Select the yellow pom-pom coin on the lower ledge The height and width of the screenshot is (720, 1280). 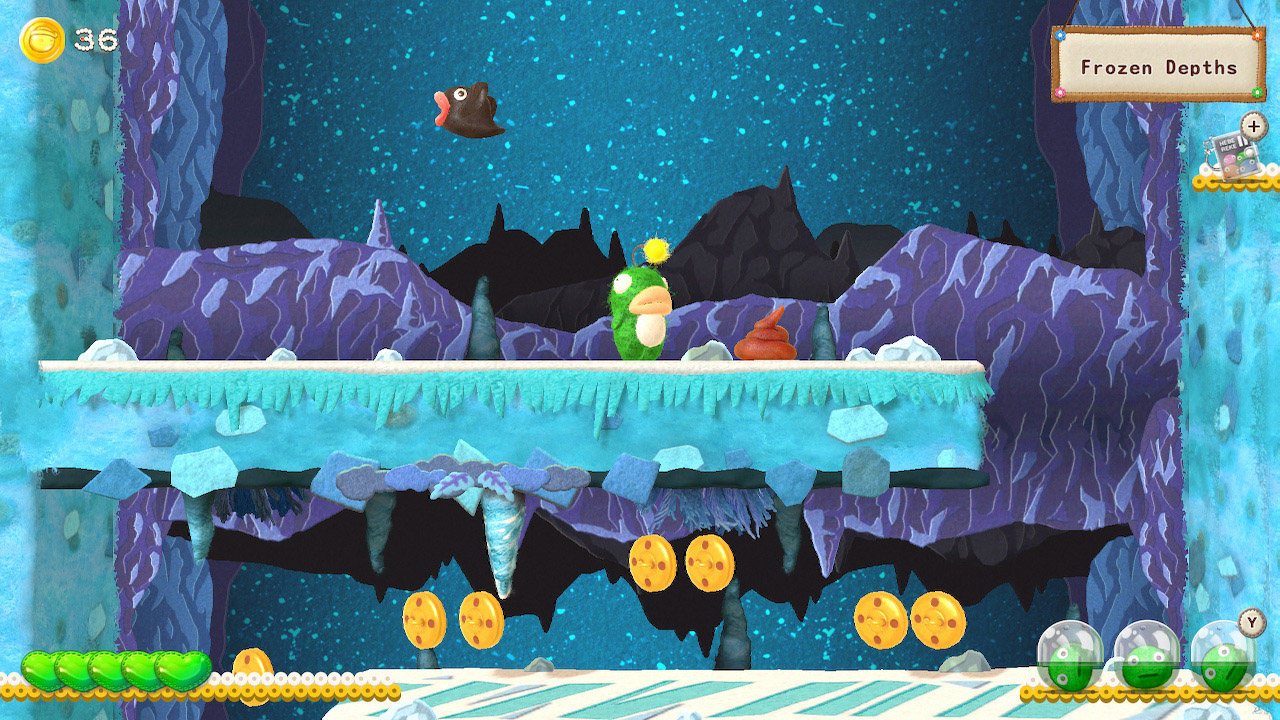tap(253, 663)
